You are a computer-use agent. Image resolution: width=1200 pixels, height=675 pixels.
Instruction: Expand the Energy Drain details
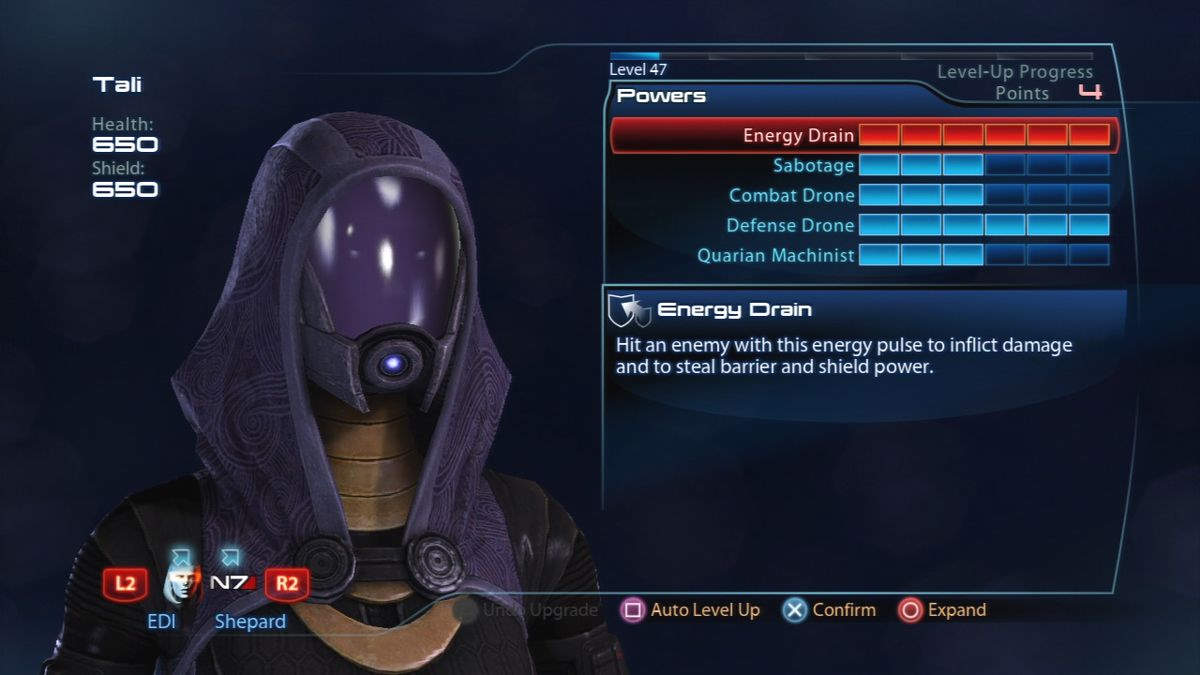point(942,610)
